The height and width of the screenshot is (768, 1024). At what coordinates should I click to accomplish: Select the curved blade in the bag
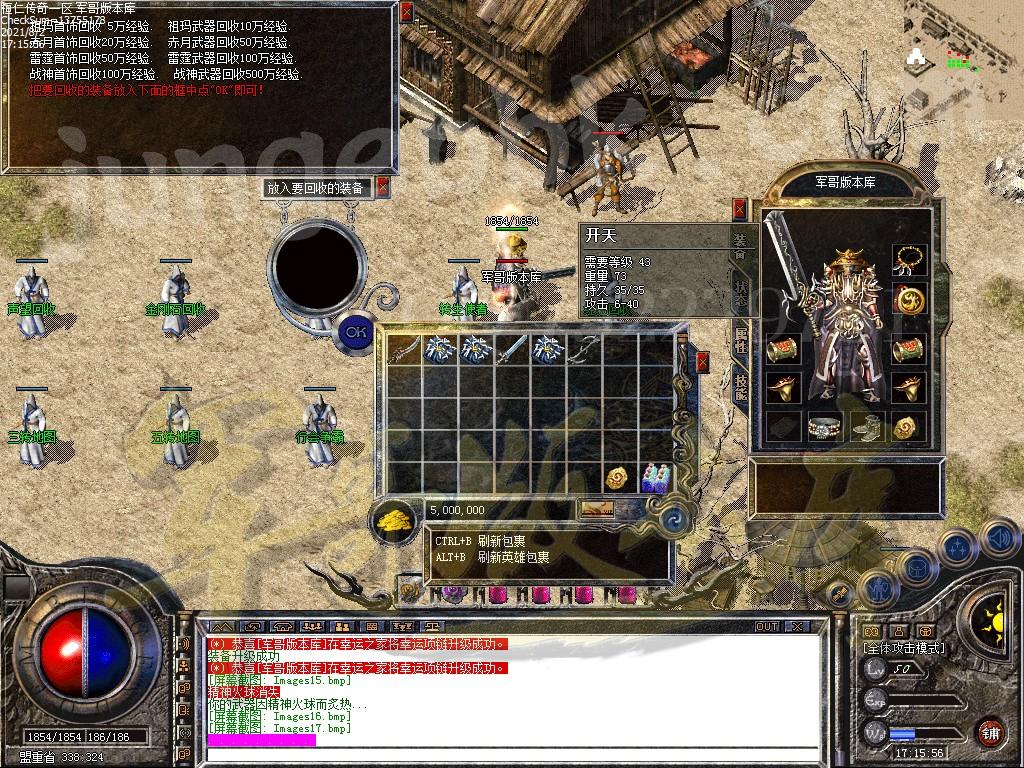click(x=403, y=349)
